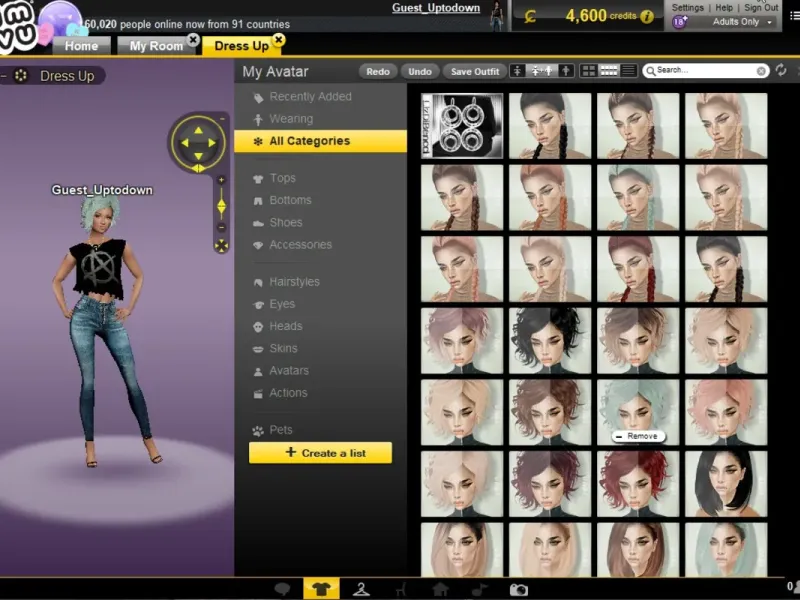Show Recently Added items

[x=310, y=97]
